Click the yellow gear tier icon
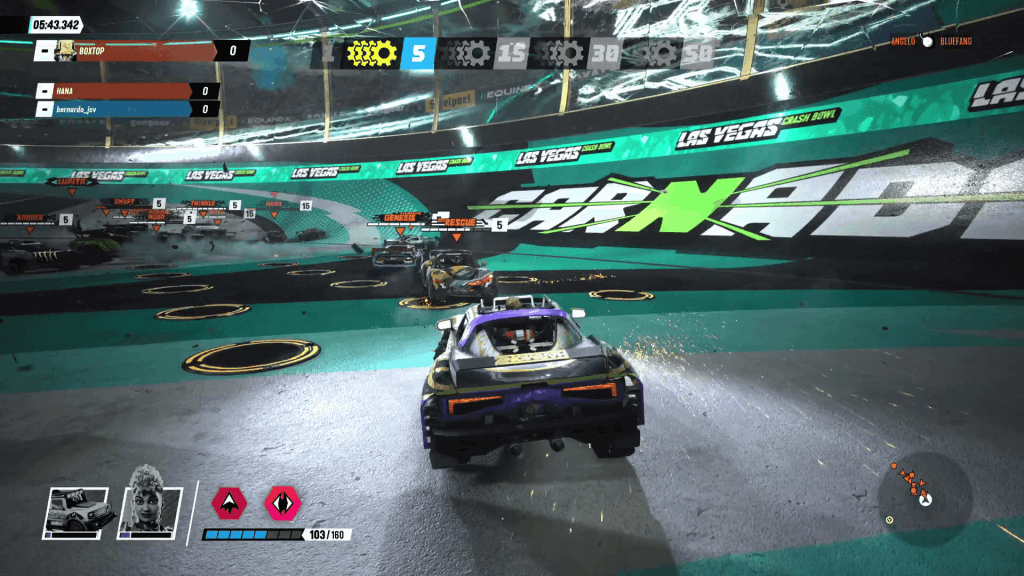This screenshot has height=576, width=1024. point(372,53)
